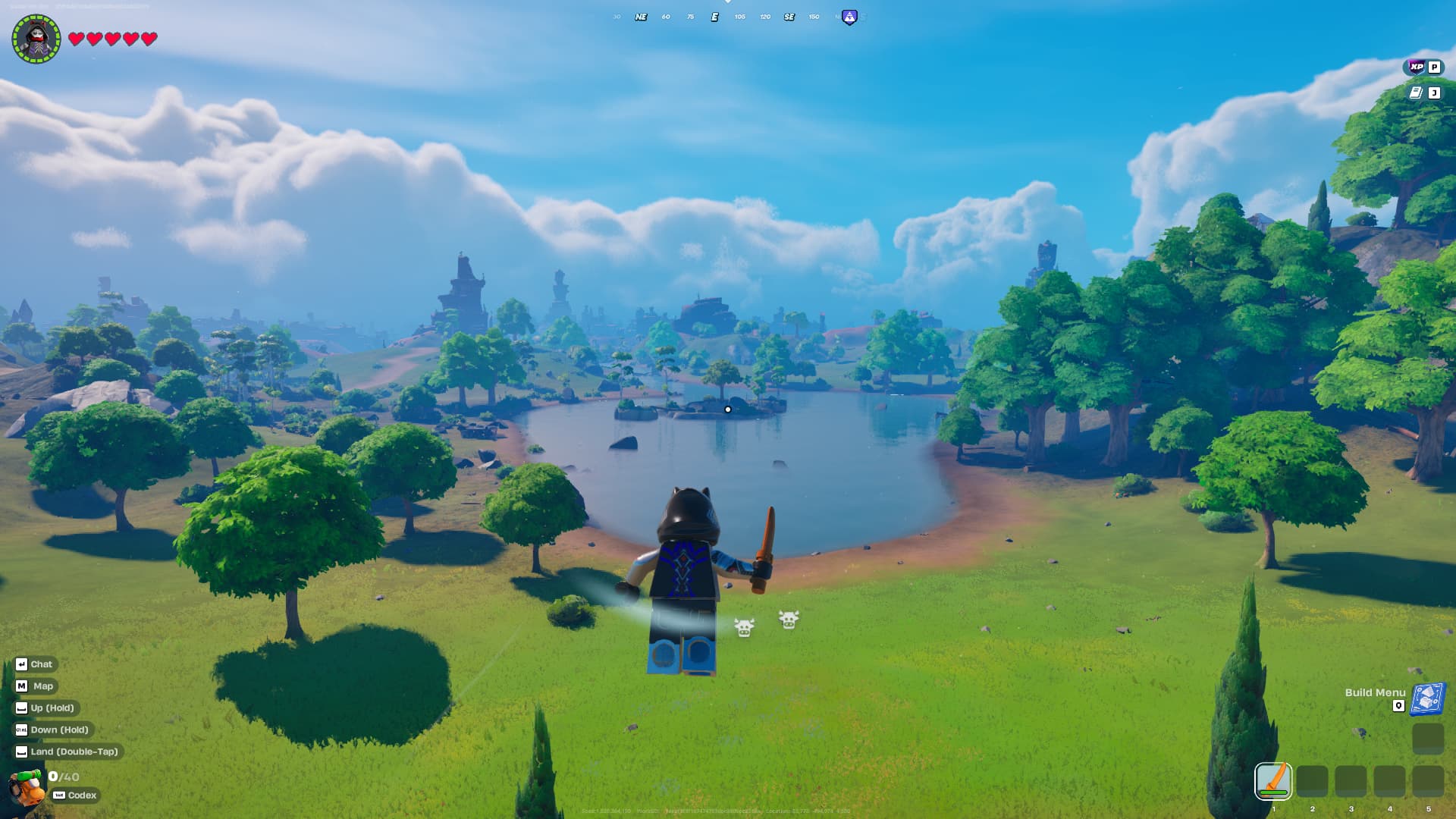This screenshot has width=1456, height=819.
Task: Select the right cow indicator icon
Action: [x=789, y=622]
